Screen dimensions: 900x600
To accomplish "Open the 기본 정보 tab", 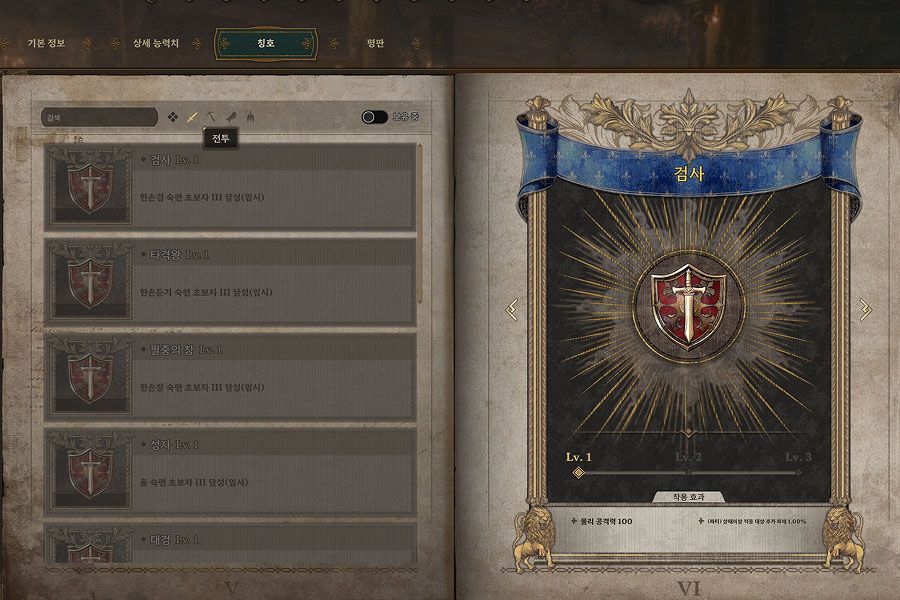I will pyautogui.click(x=45, y=44).
